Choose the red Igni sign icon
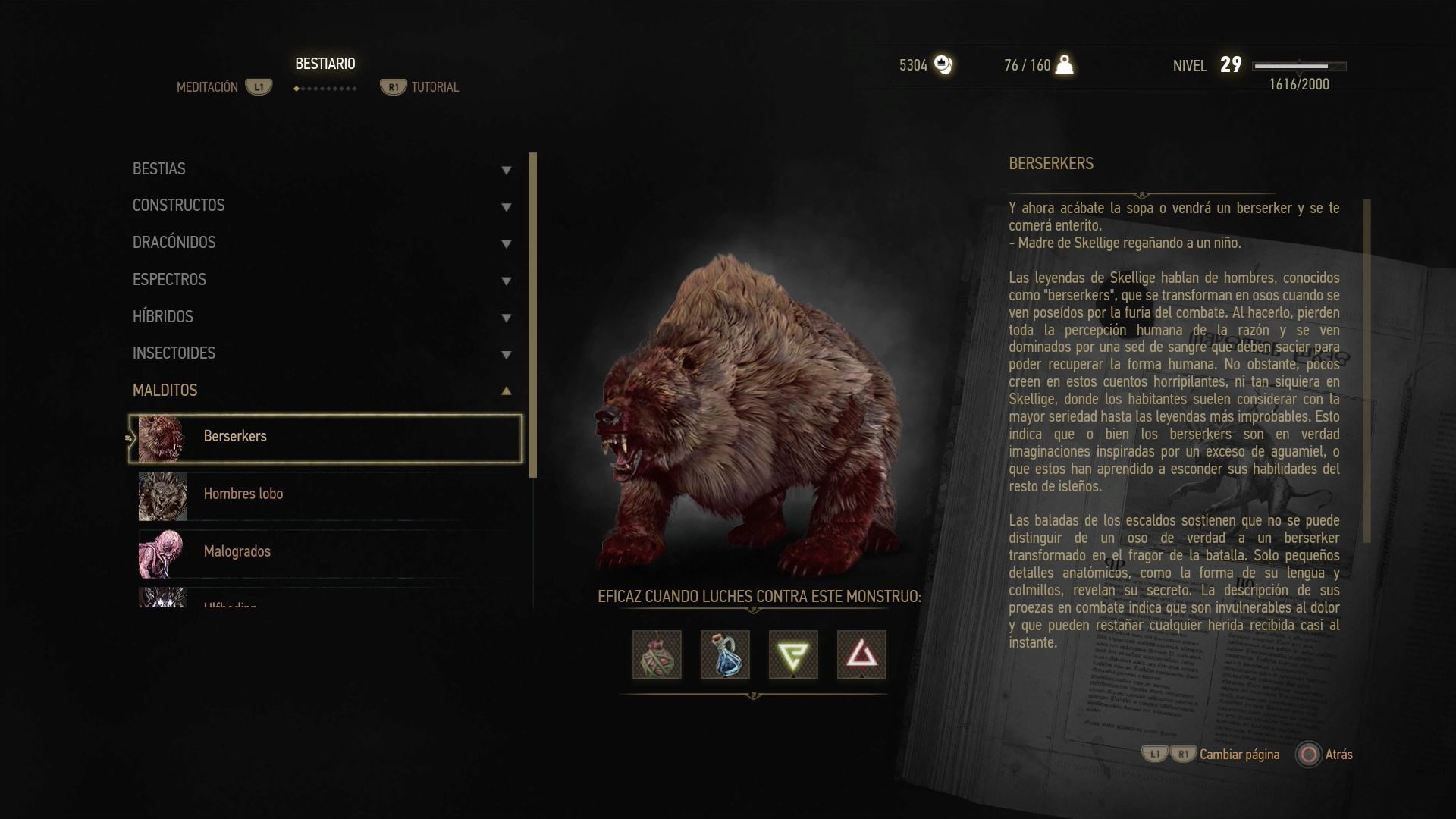This screenshot has height=819, width=1456. [x=861, y=654]
